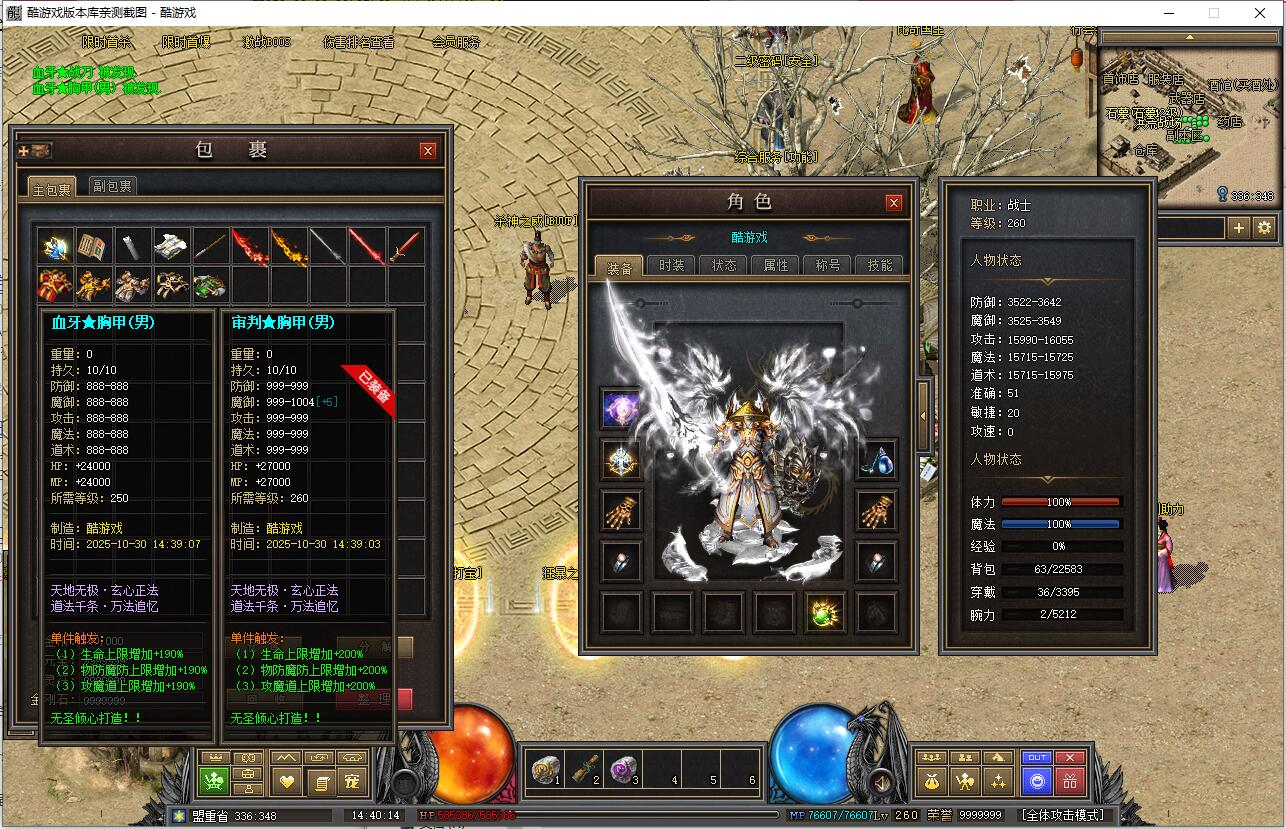Screen dimensions: 1286x829
Task: Maximize the game window
Action: point(1214,13)
